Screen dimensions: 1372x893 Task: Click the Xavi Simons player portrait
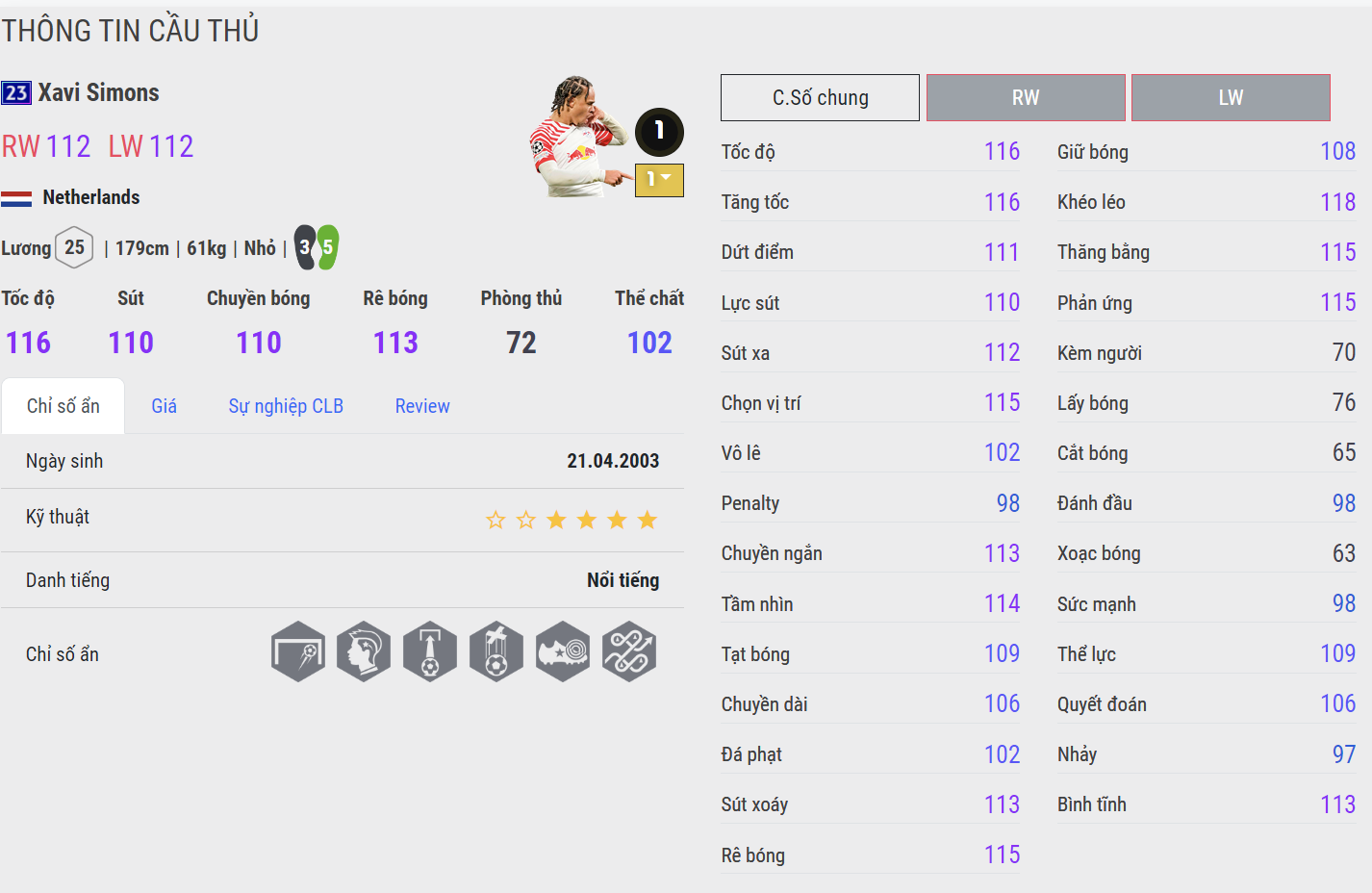[x=575, y=137]
